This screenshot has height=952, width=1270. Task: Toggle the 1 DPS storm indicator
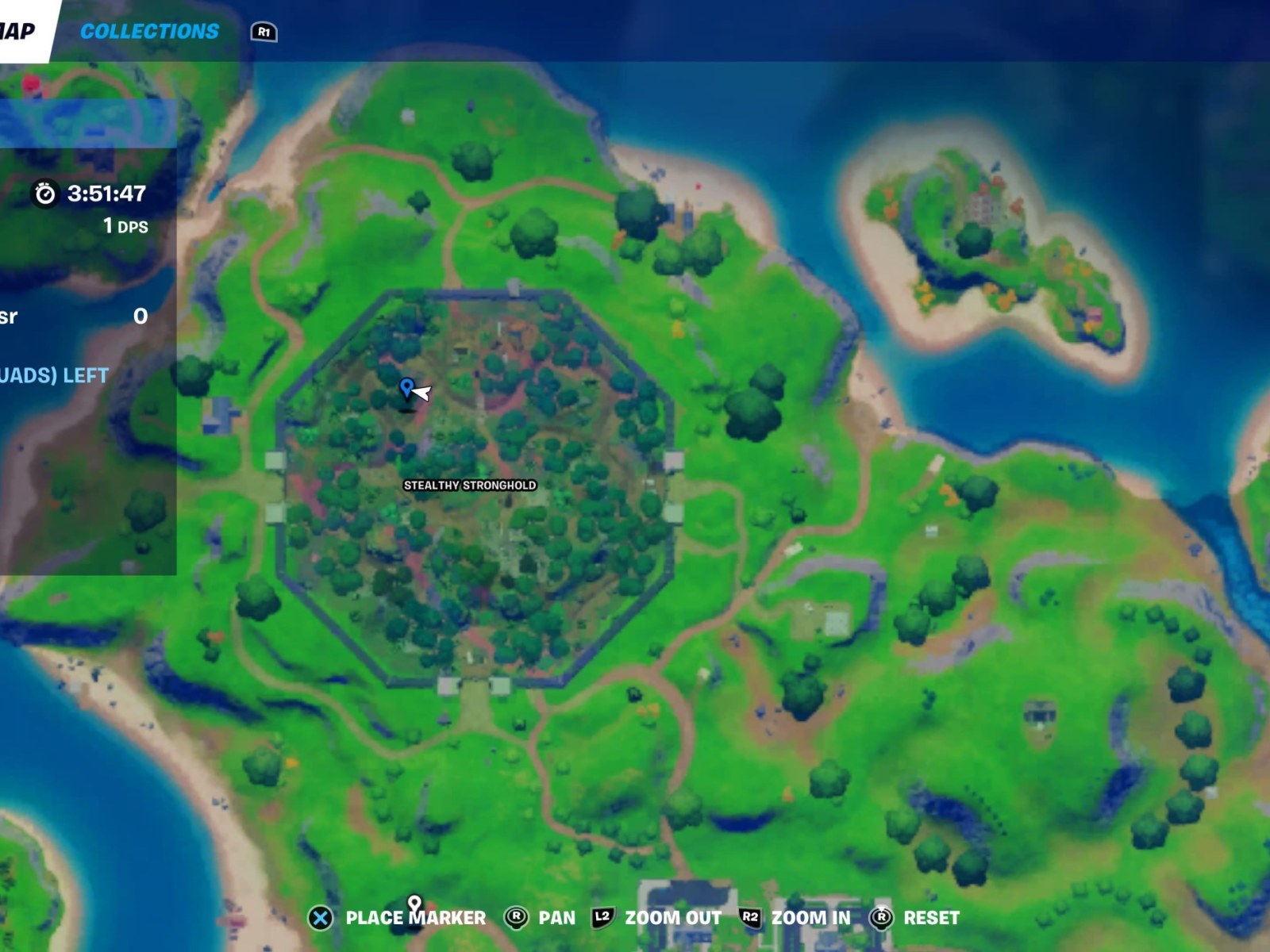[123, 226]
